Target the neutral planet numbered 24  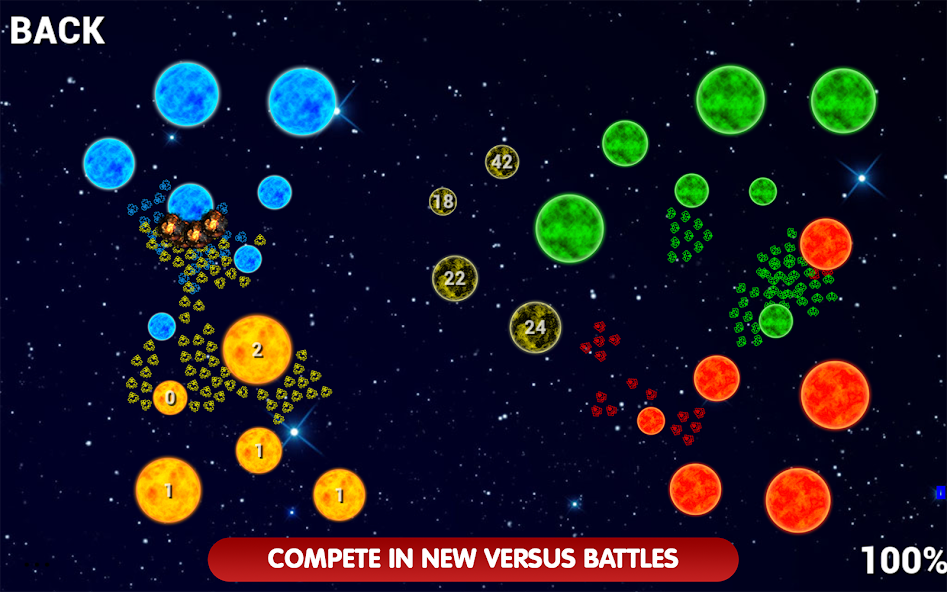pos(535,327)
